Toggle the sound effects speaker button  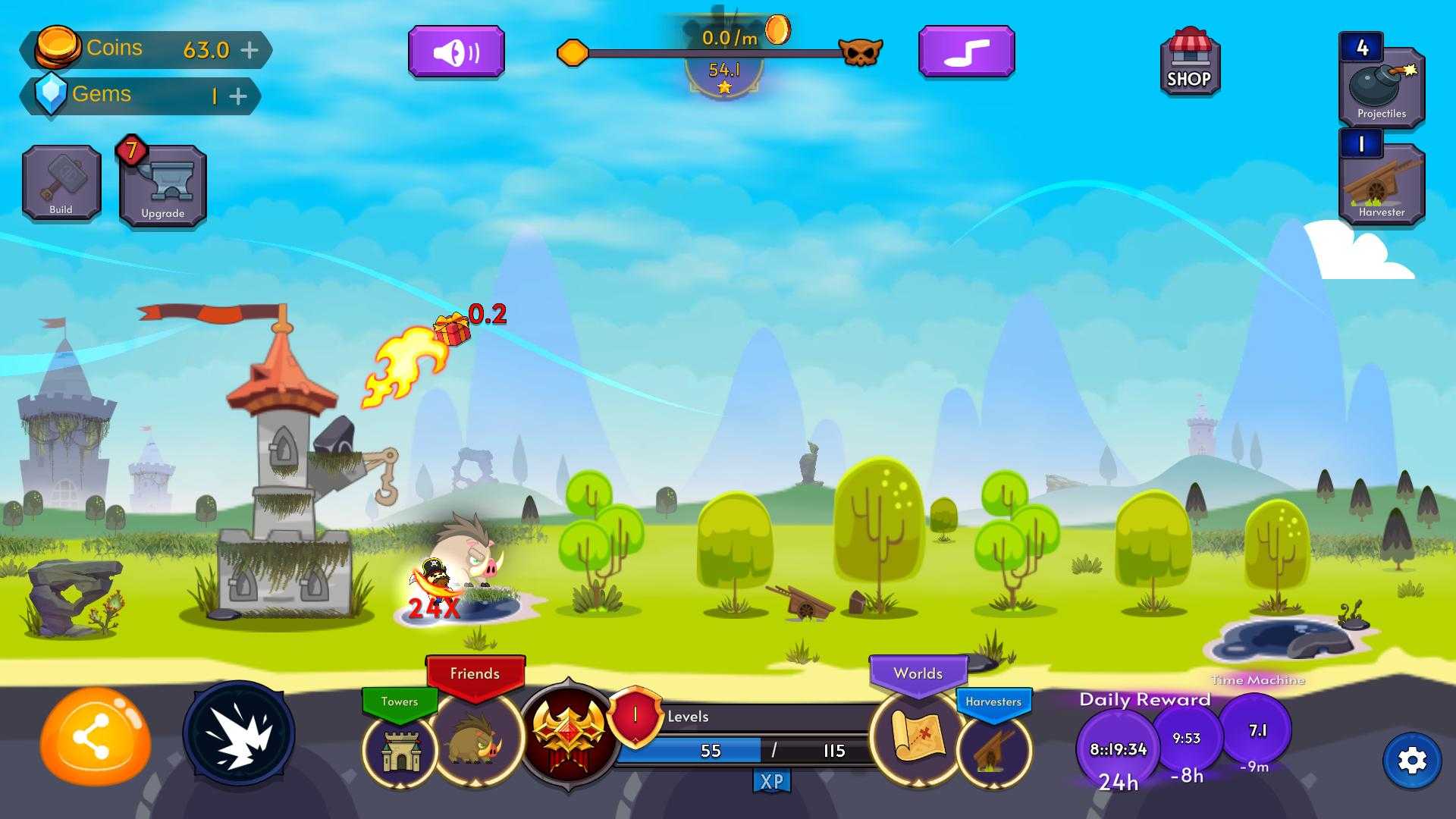click(x=456, y=52)
